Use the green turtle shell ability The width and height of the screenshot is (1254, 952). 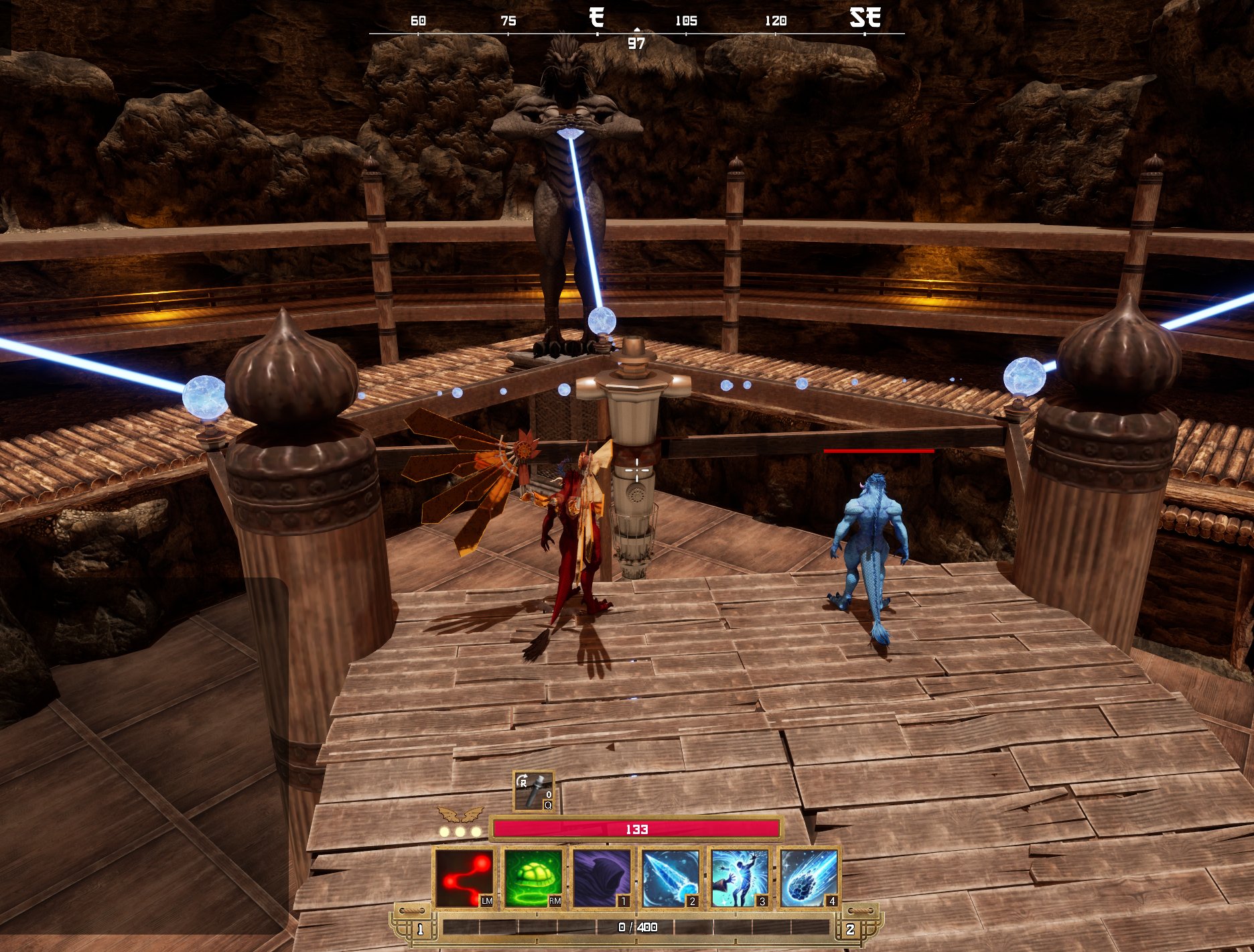click(533, 878)
